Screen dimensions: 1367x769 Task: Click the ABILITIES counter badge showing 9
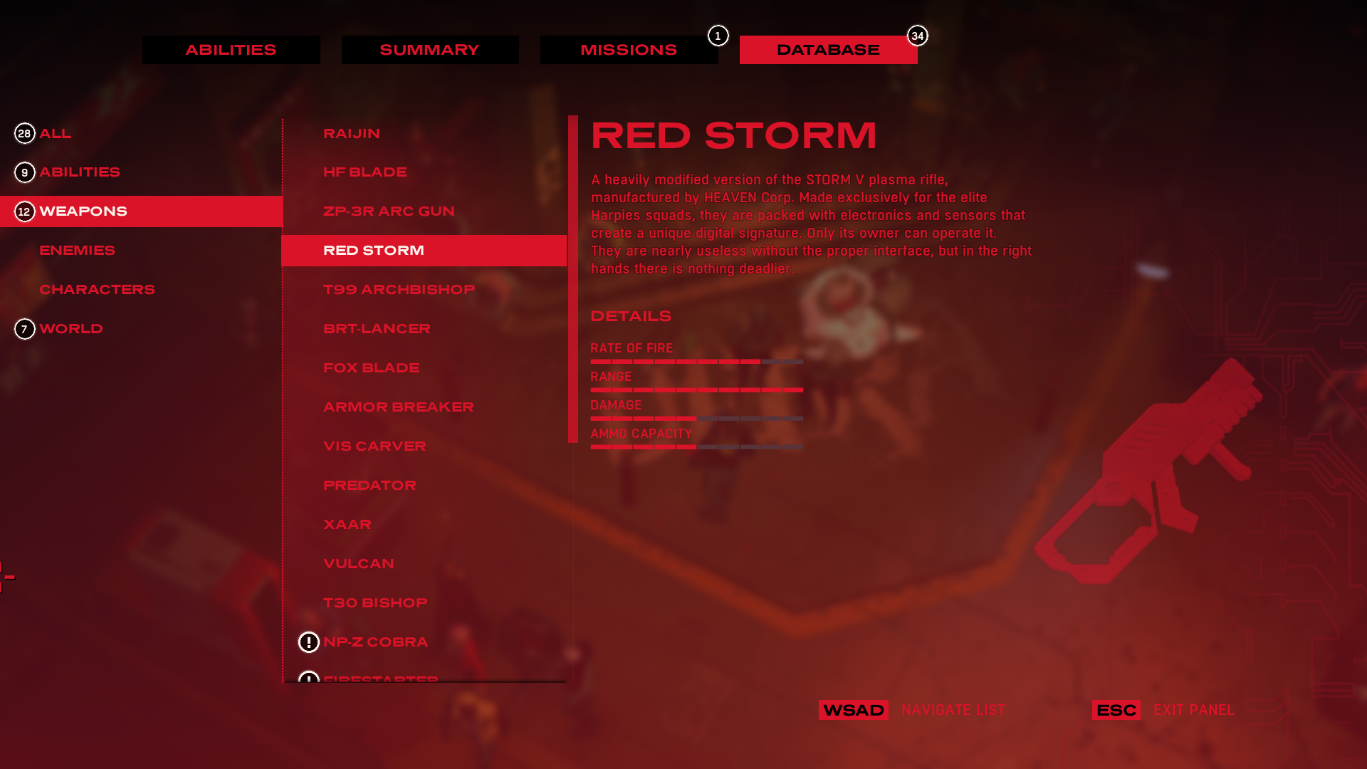(x=24, y=171)
